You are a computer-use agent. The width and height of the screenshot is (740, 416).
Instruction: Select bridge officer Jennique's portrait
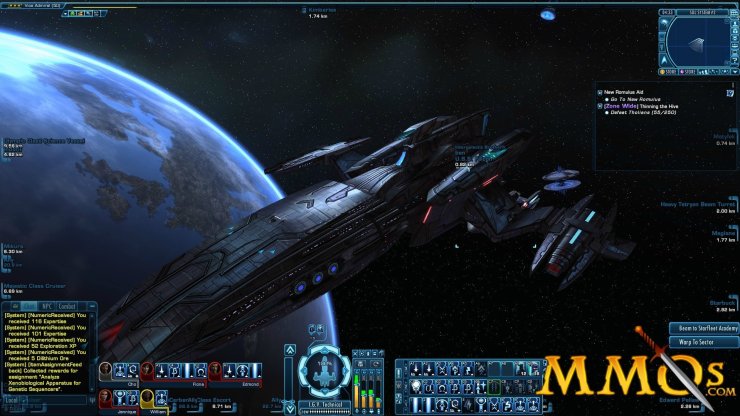tap(105, 399)
